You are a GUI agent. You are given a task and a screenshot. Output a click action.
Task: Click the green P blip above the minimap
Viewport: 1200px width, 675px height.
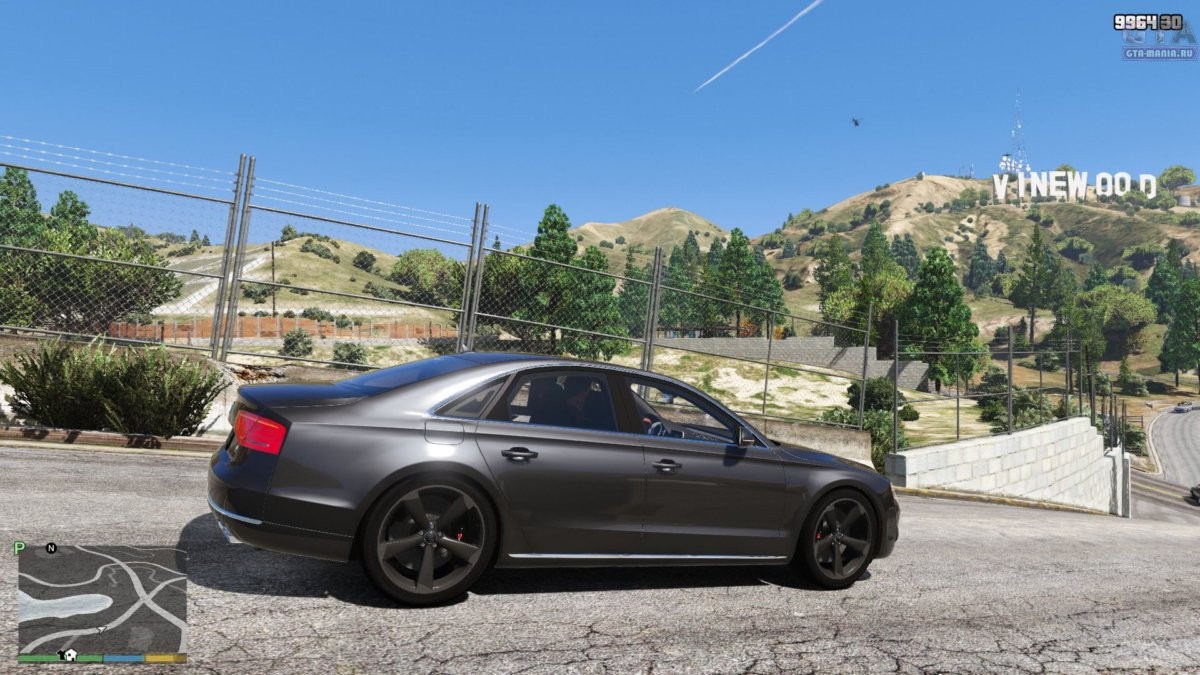coord(19,548)
